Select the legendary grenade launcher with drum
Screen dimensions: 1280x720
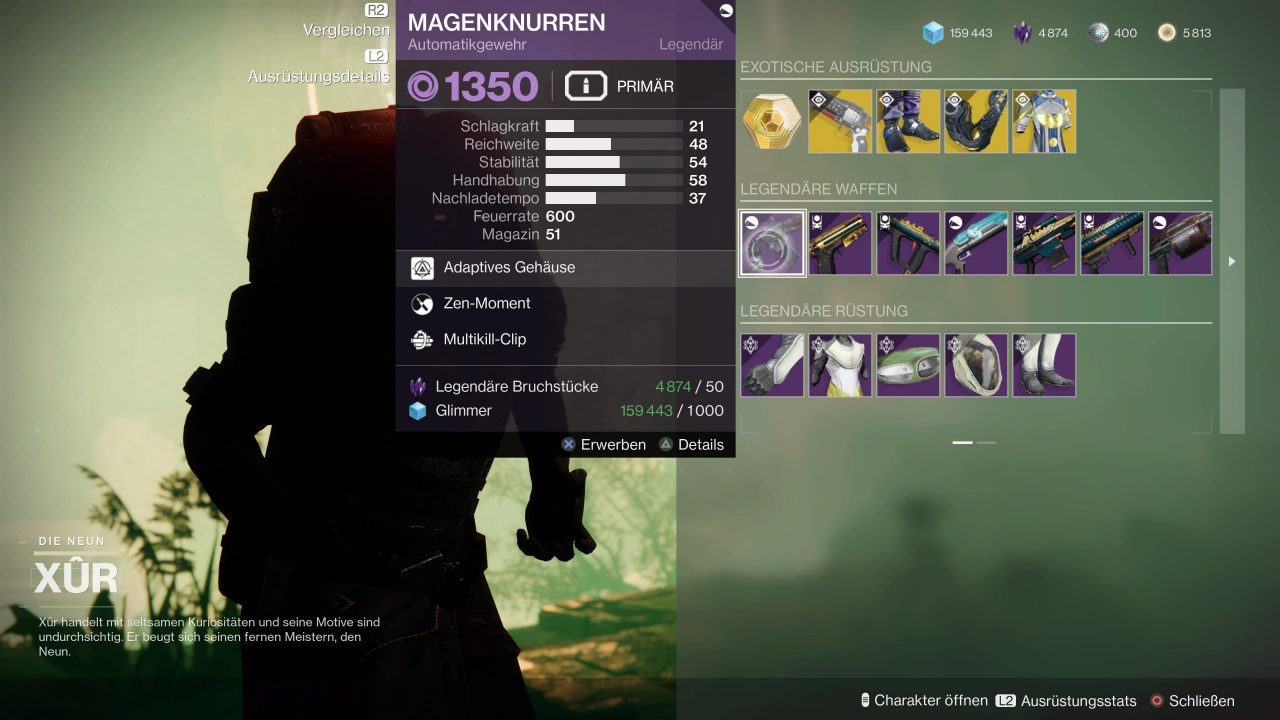point(1180,243)
